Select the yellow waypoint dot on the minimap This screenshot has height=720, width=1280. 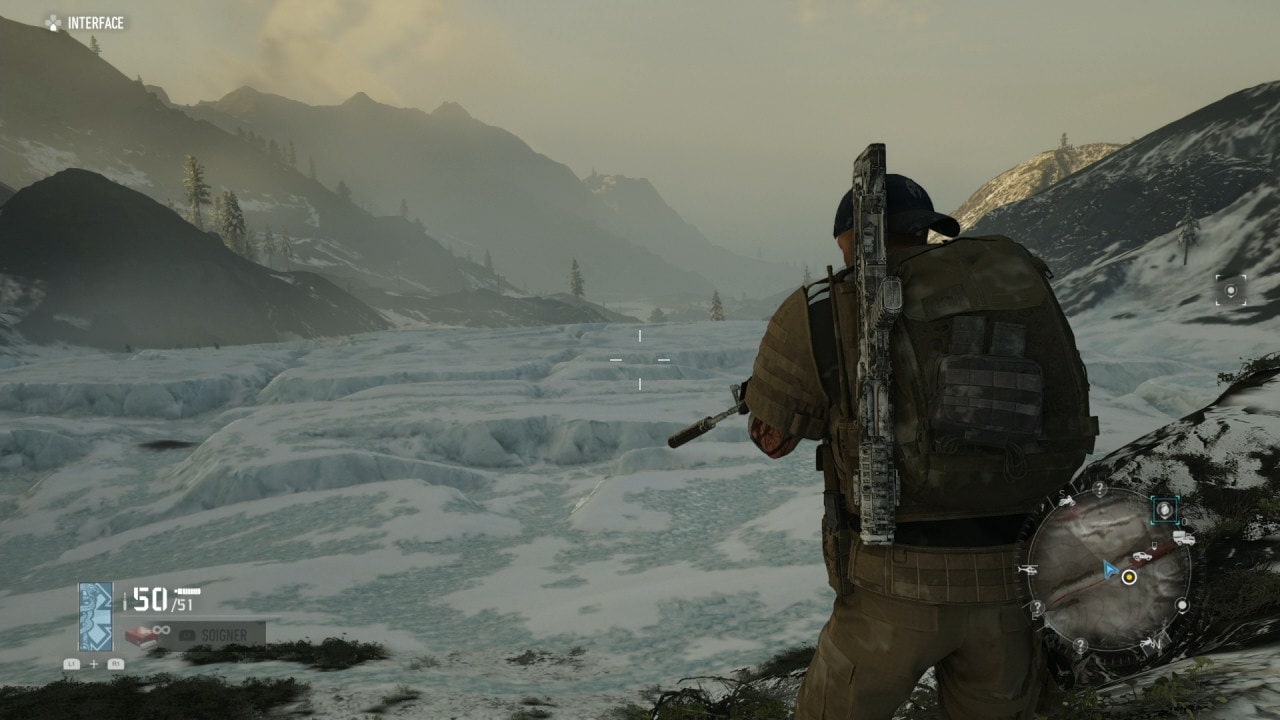[x=1129, y=577]
